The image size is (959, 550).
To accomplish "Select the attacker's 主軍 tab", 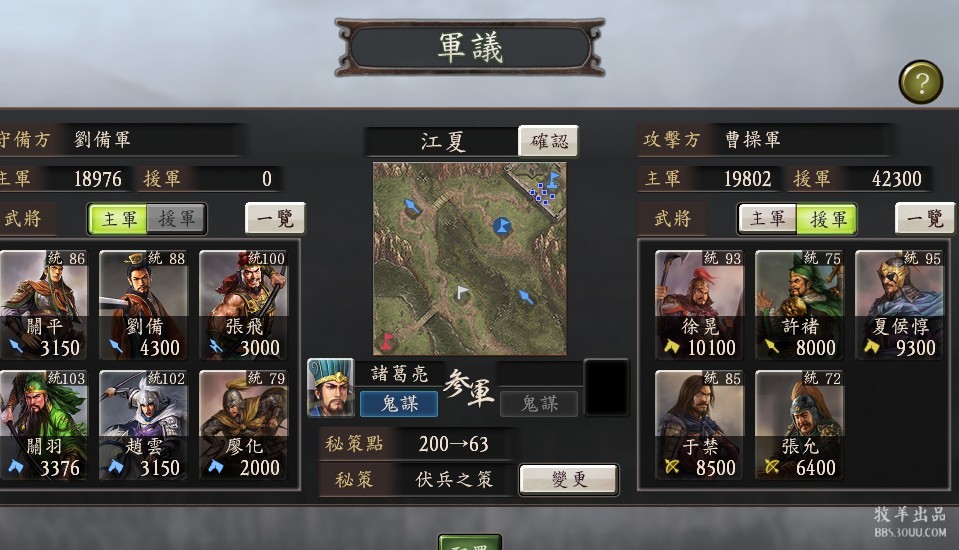I will click(x=767, y=218).
